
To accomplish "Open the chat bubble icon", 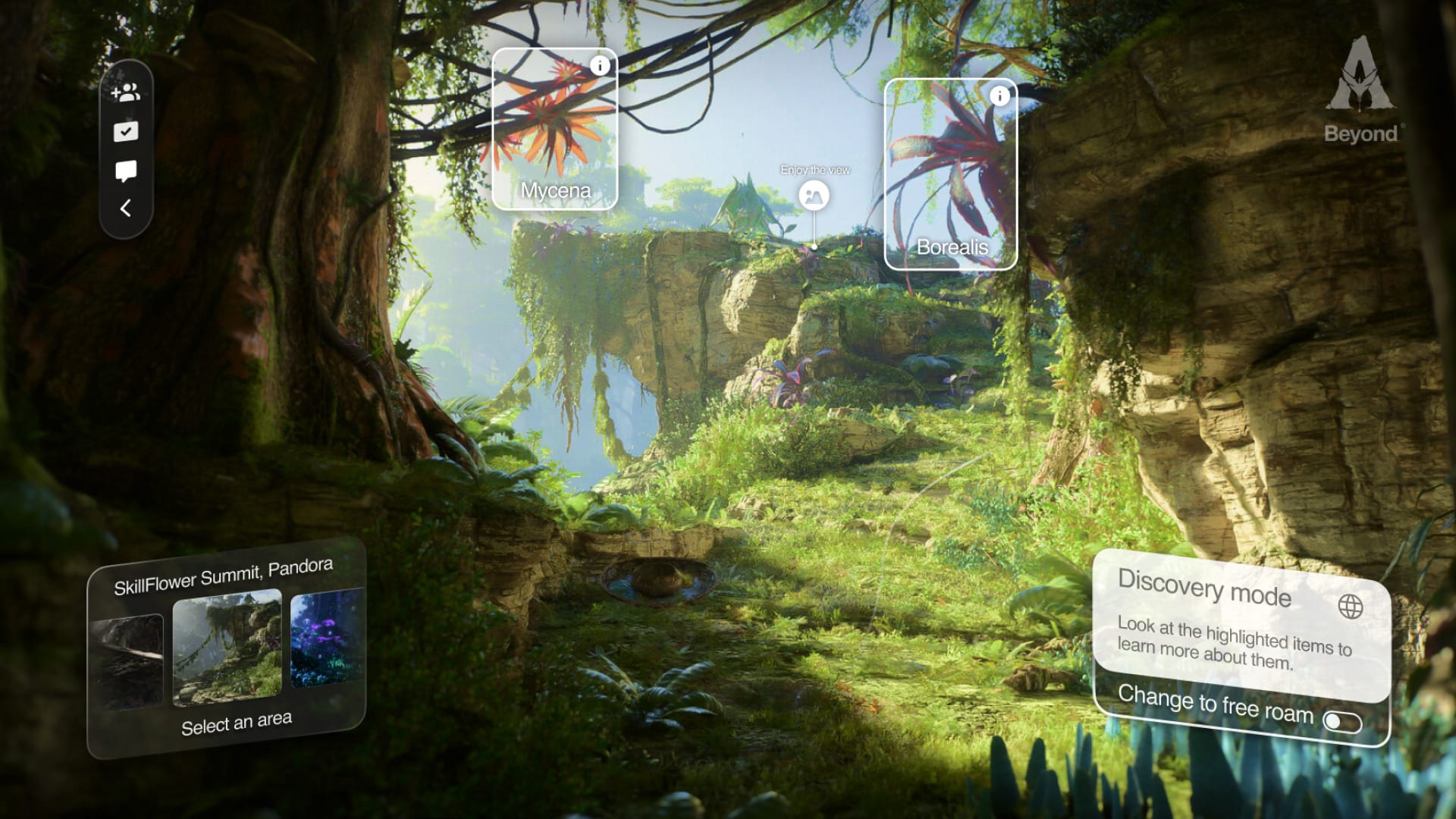I will coord(126,171).
